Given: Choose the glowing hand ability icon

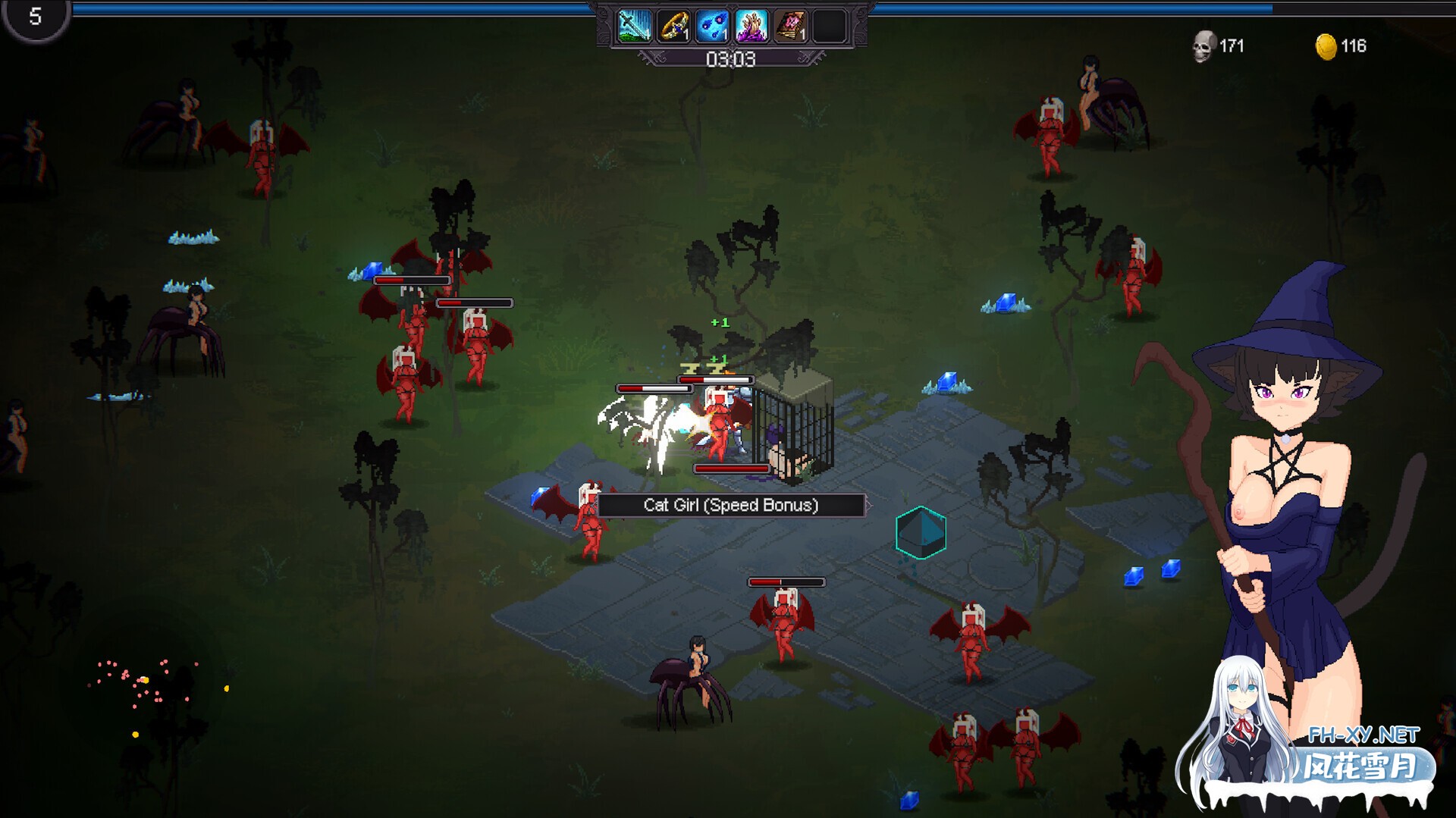Looking at the screenshot, I should tap(752, 26).
